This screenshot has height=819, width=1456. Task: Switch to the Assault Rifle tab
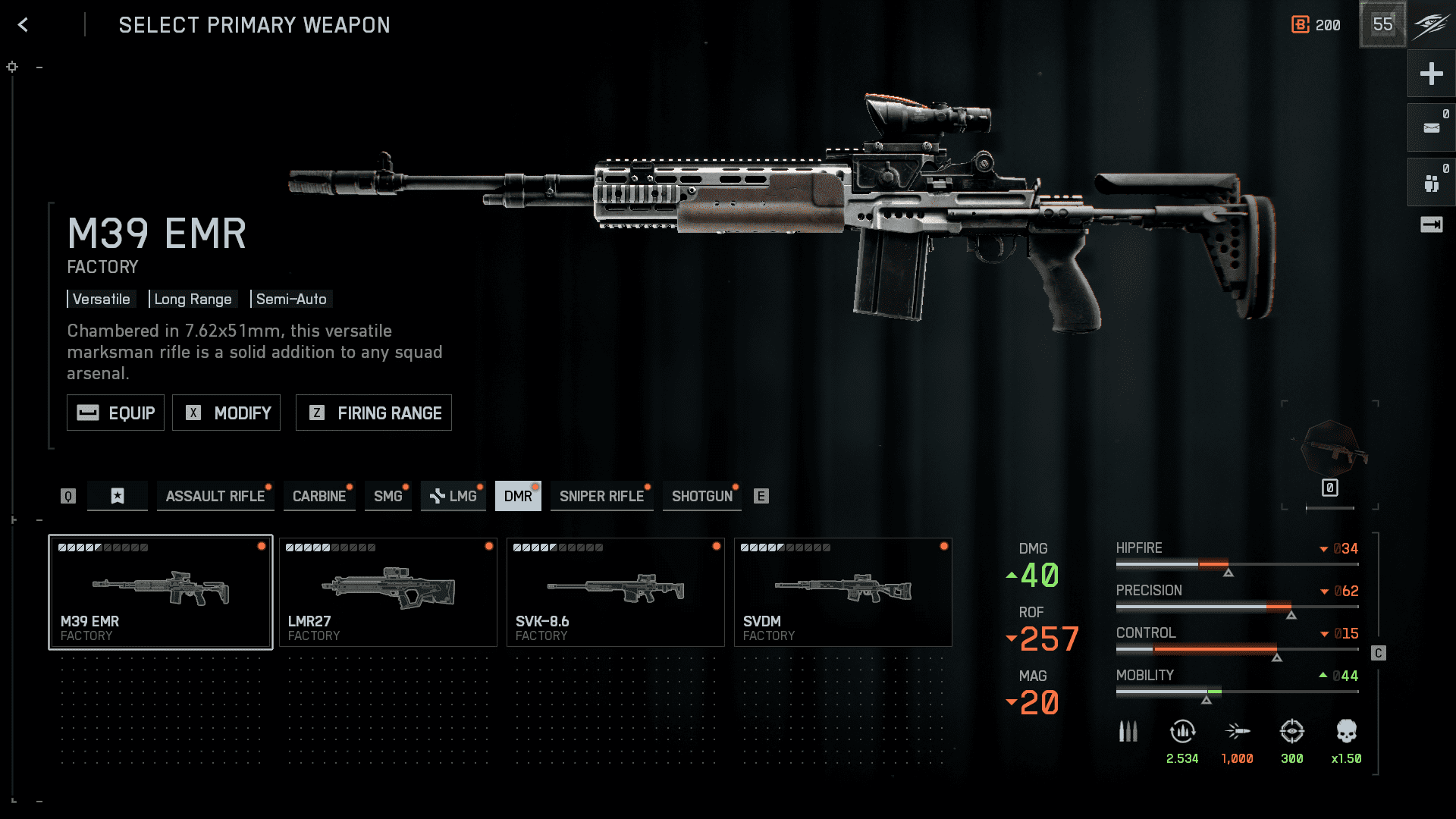click(x=215, y=496)
